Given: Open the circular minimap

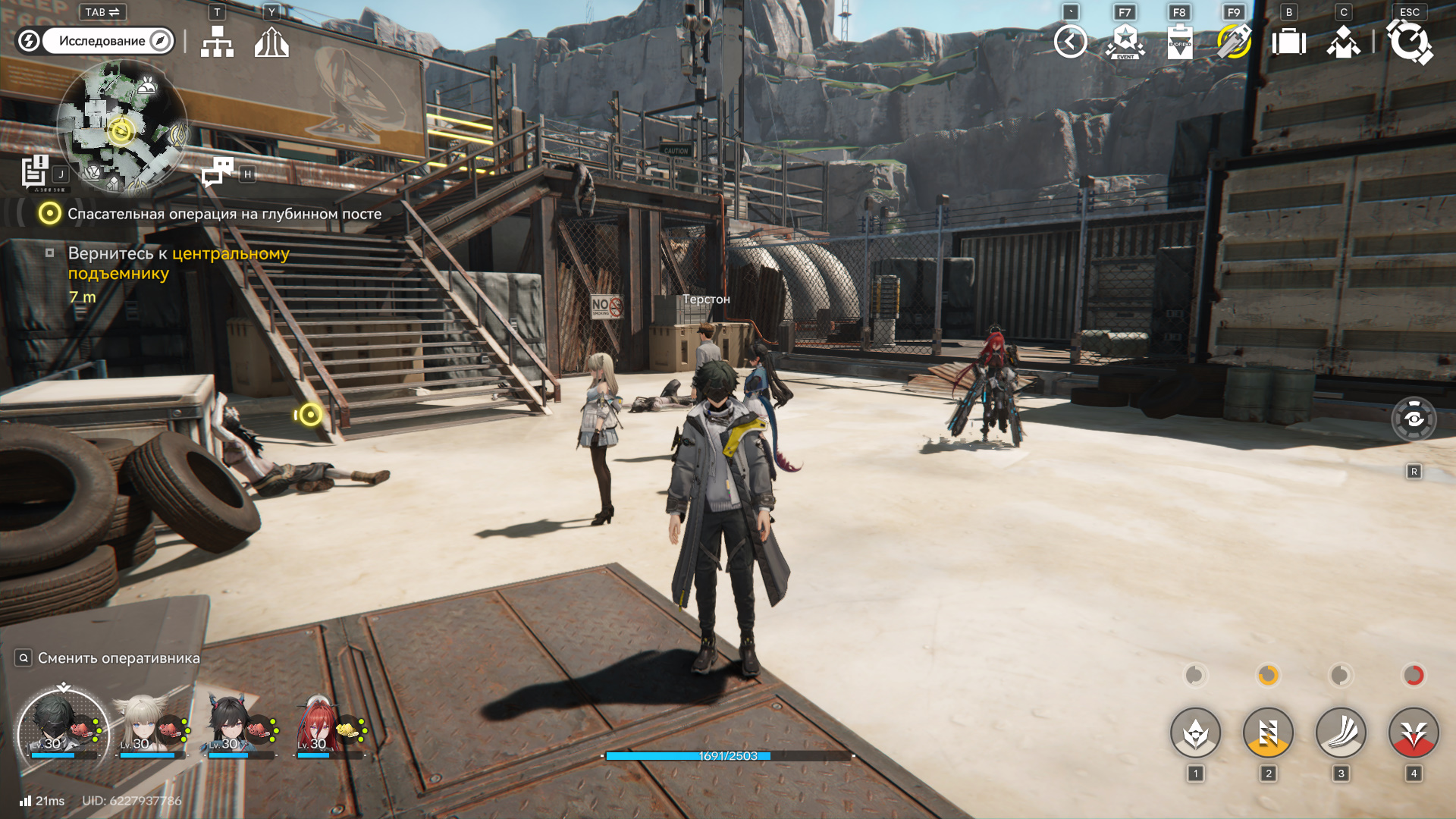Looking at the screenshot, I should coord(121,125).
